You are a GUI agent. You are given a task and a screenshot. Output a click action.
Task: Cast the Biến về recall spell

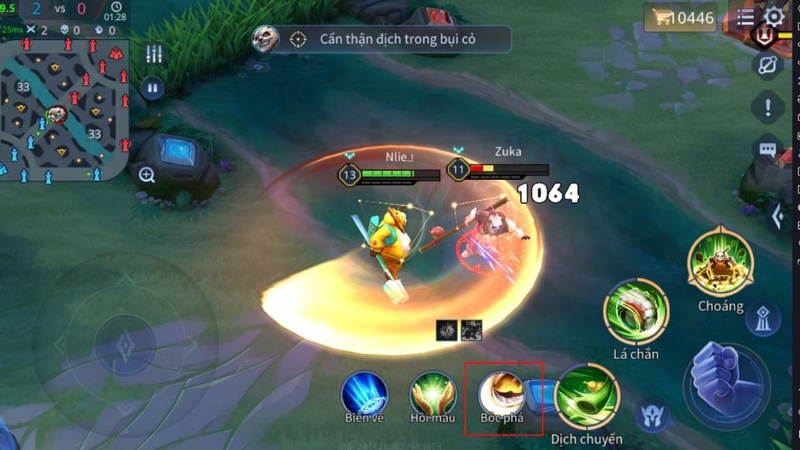pos(364,393)
